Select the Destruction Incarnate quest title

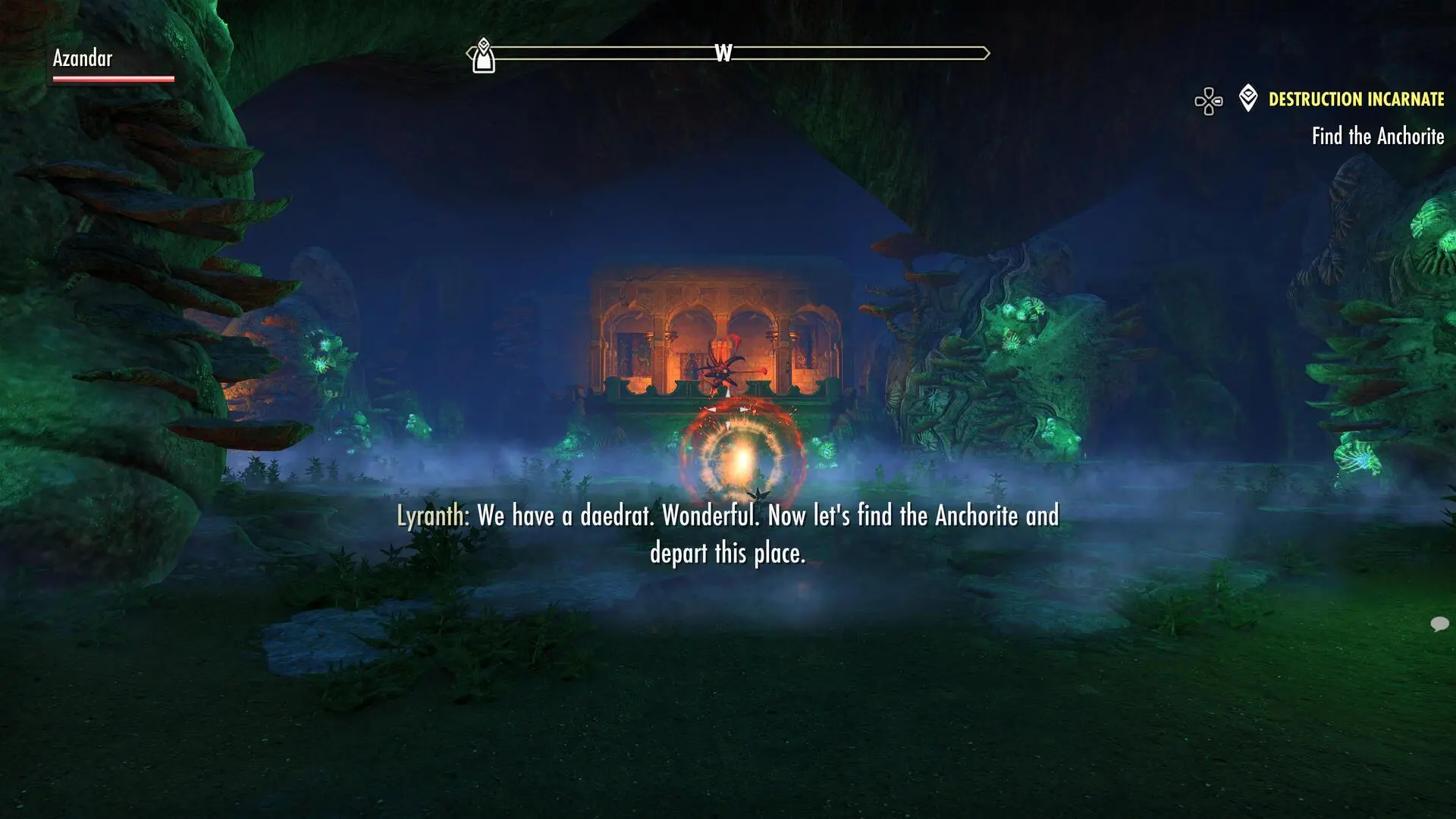tap(1356, 99)
